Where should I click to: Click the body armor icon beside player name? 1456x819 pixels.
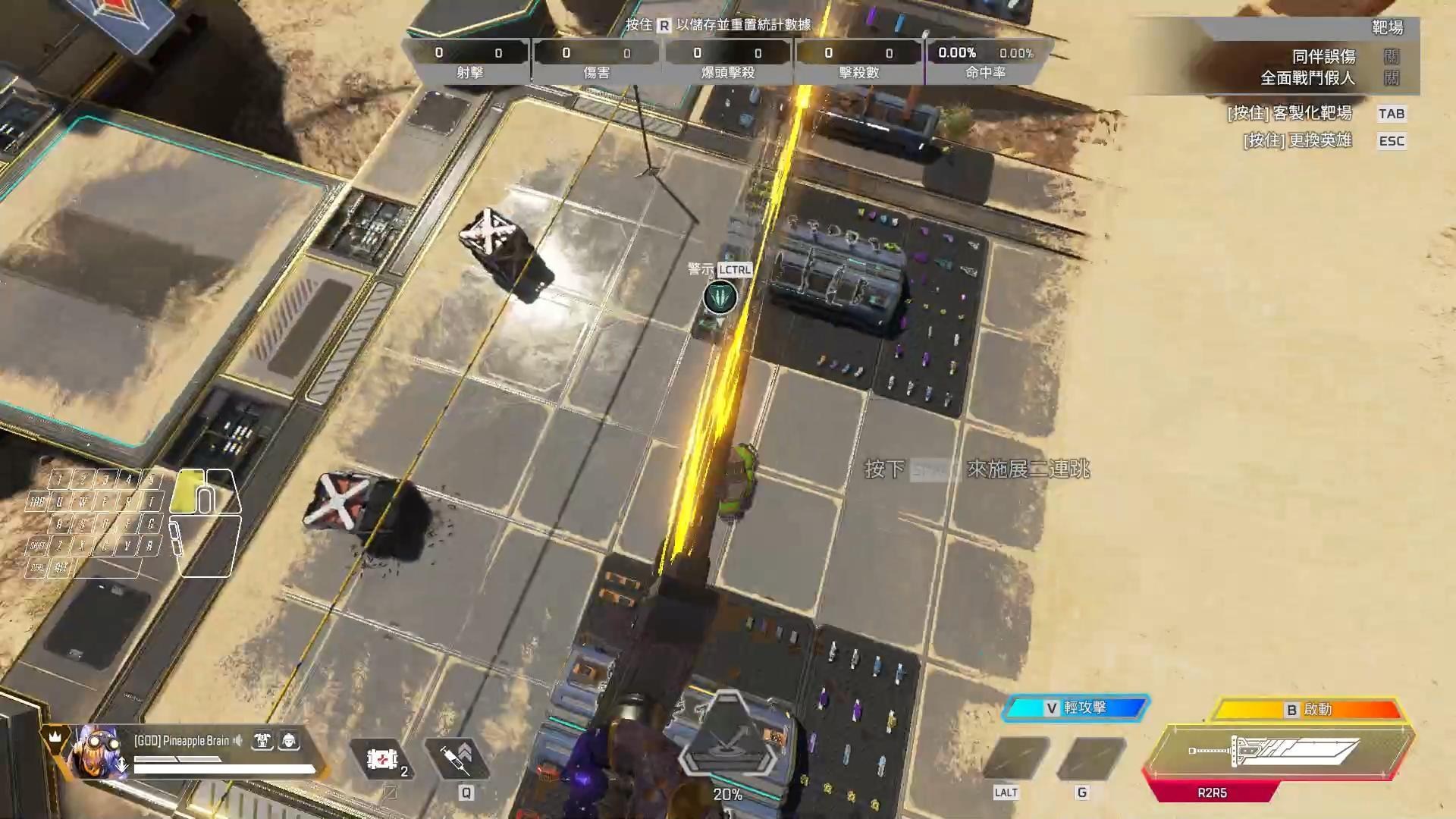tap(261, 741)
